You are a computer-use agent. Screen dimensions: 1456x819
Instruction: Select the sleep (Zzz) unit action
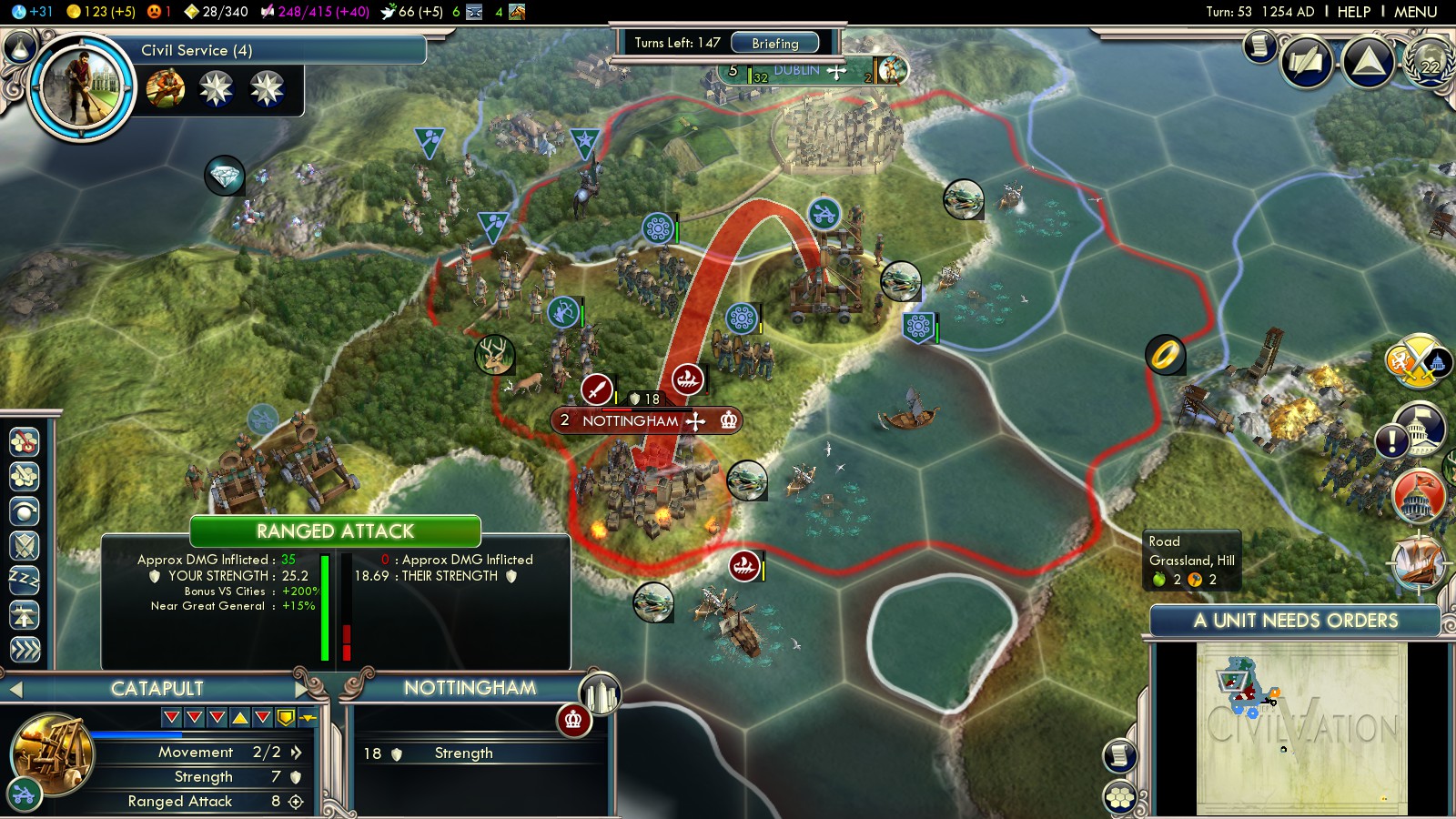[25, 580]
